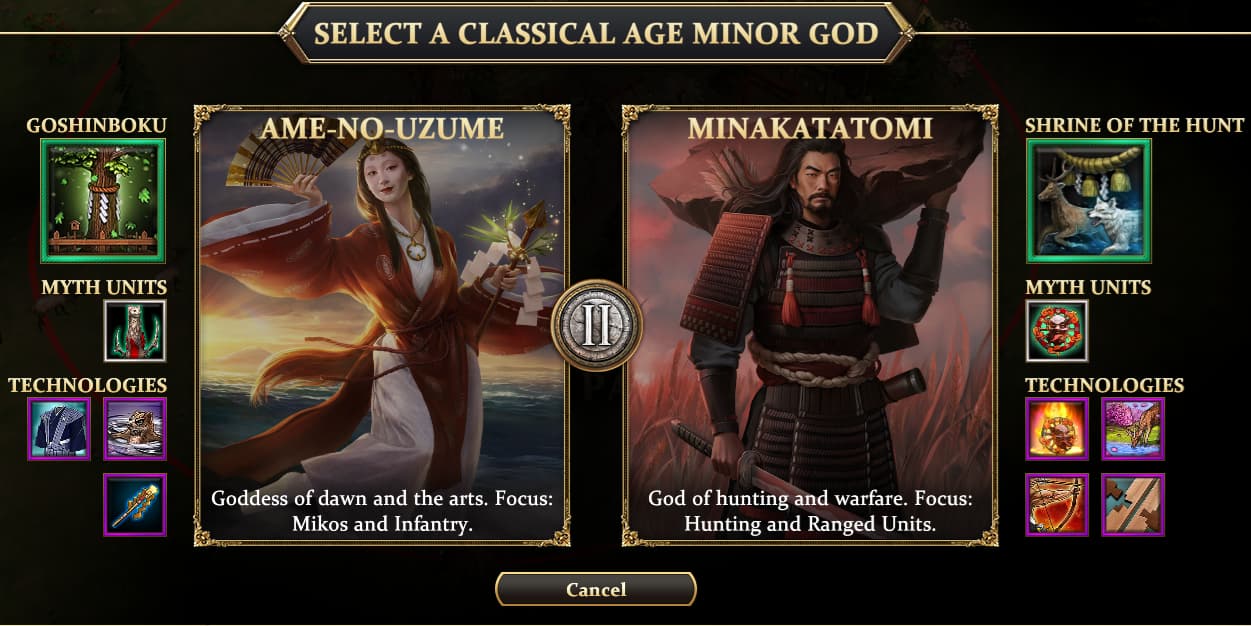Inspect the Goshinboku sacred tree god power
The image size is (1251, 626).
103,201
